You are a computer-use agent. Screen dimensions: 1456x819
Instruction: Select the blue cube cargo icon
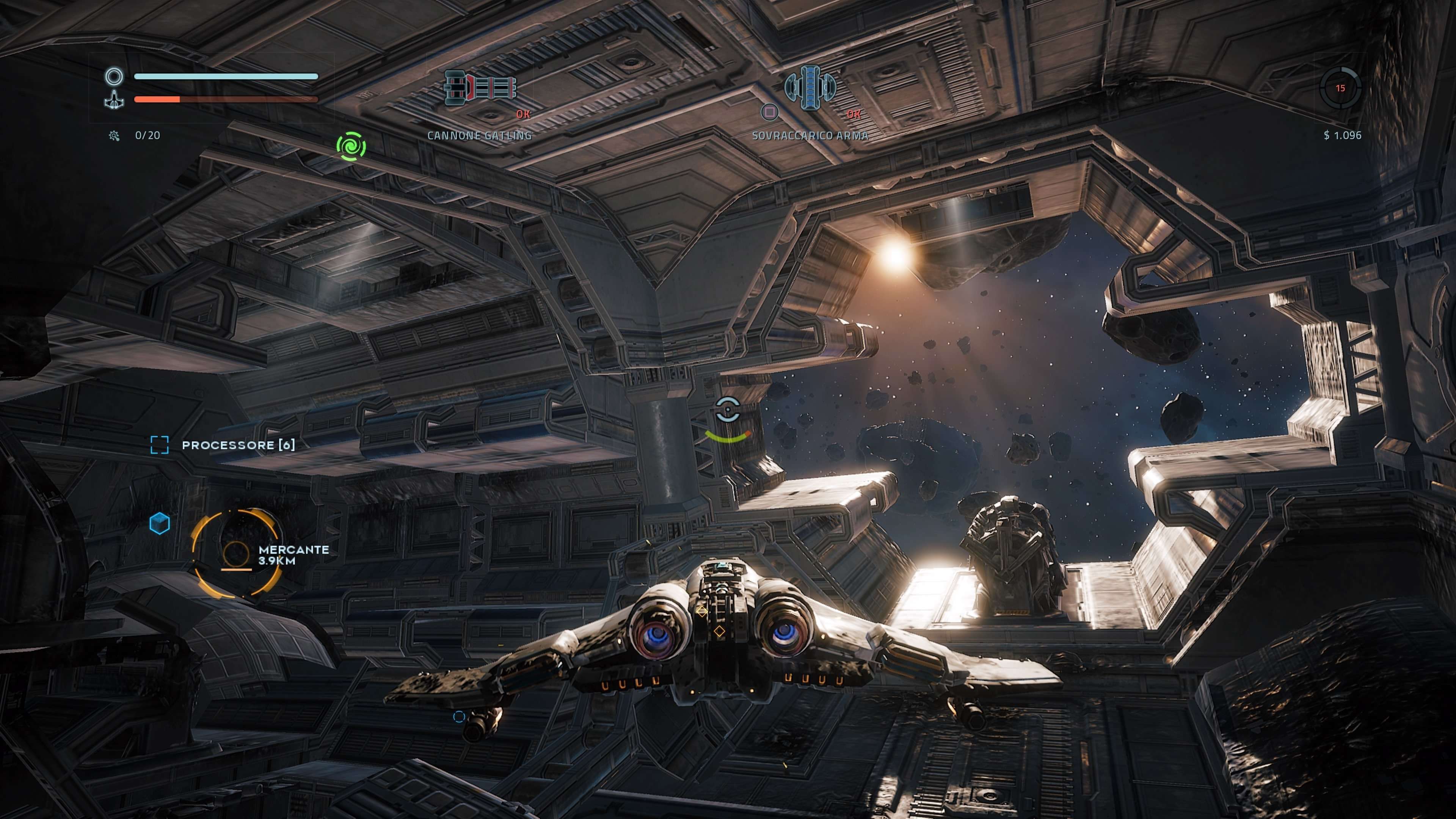[159, 523]
